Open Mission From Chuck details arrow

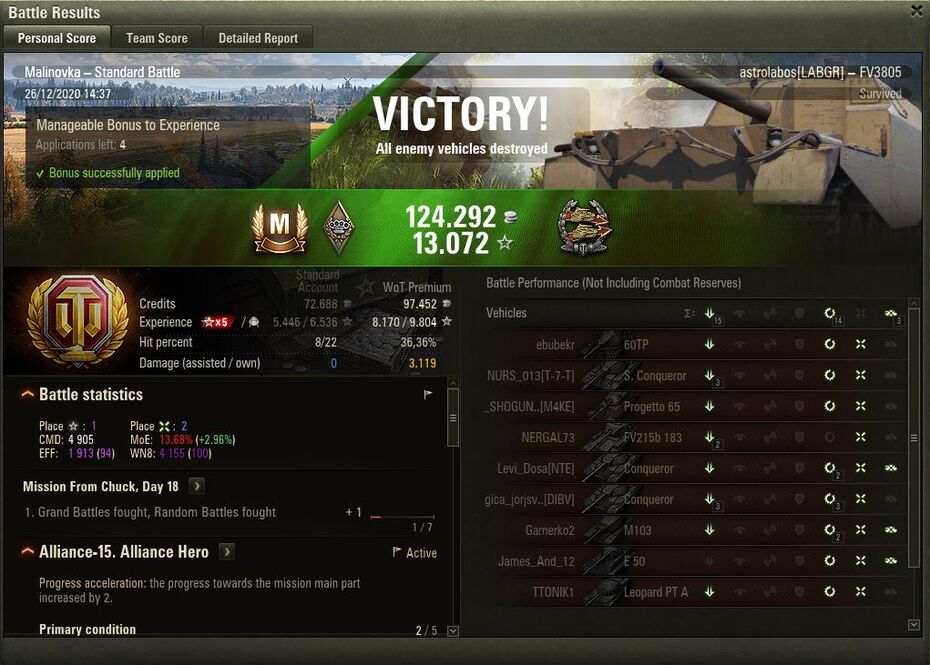pyautogui.click(x=197, y=486)
